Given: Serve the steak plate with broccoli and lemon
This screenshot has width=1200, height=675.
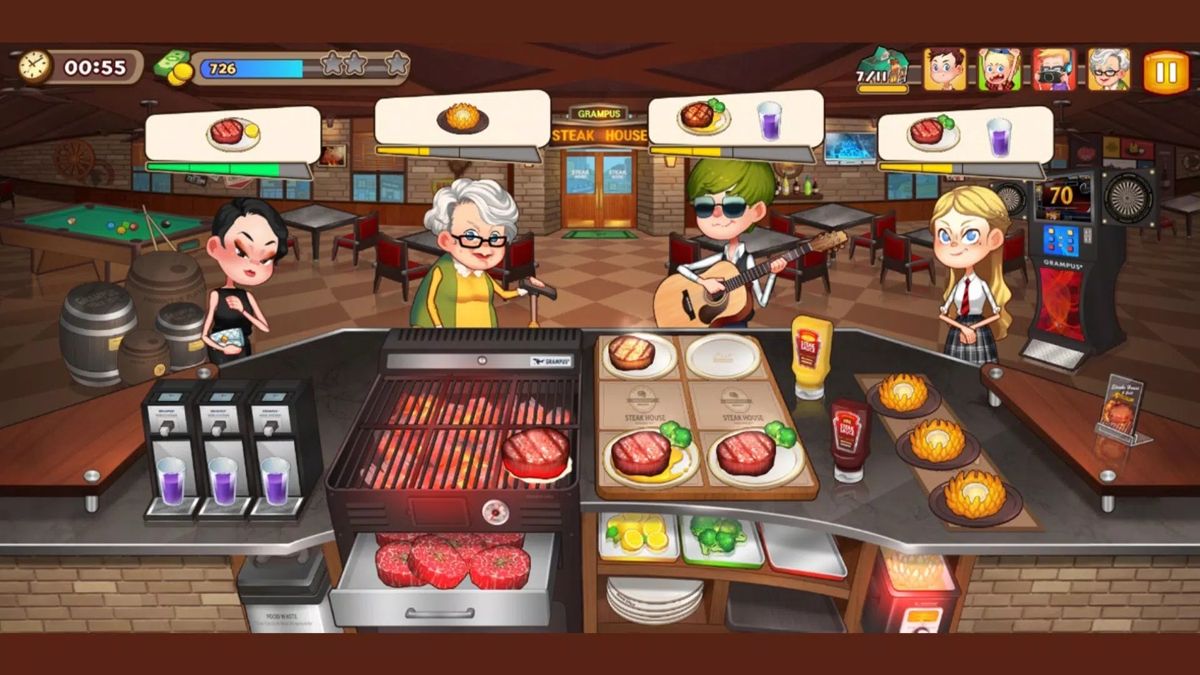Looking at the screenshot, I should point(645,457).
